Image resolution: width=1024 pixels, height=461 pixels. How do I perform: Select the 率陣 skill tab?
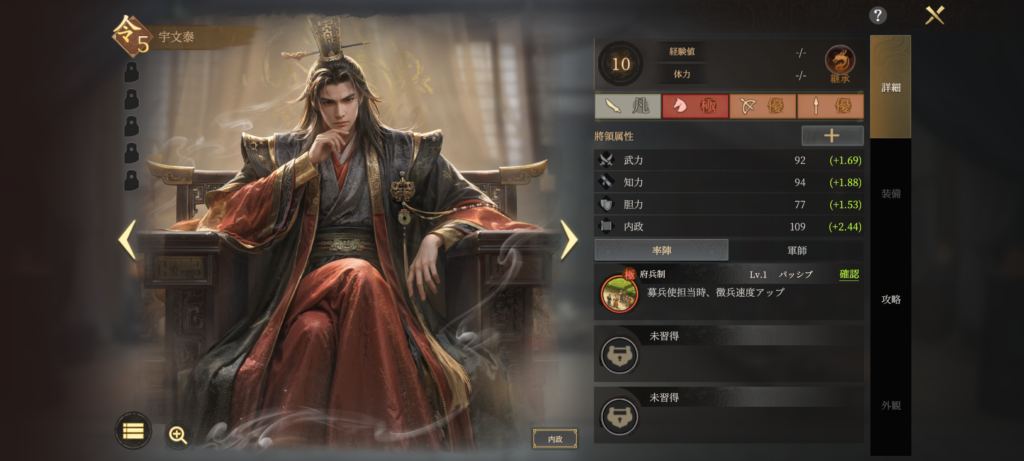click(x=661, y=250)
